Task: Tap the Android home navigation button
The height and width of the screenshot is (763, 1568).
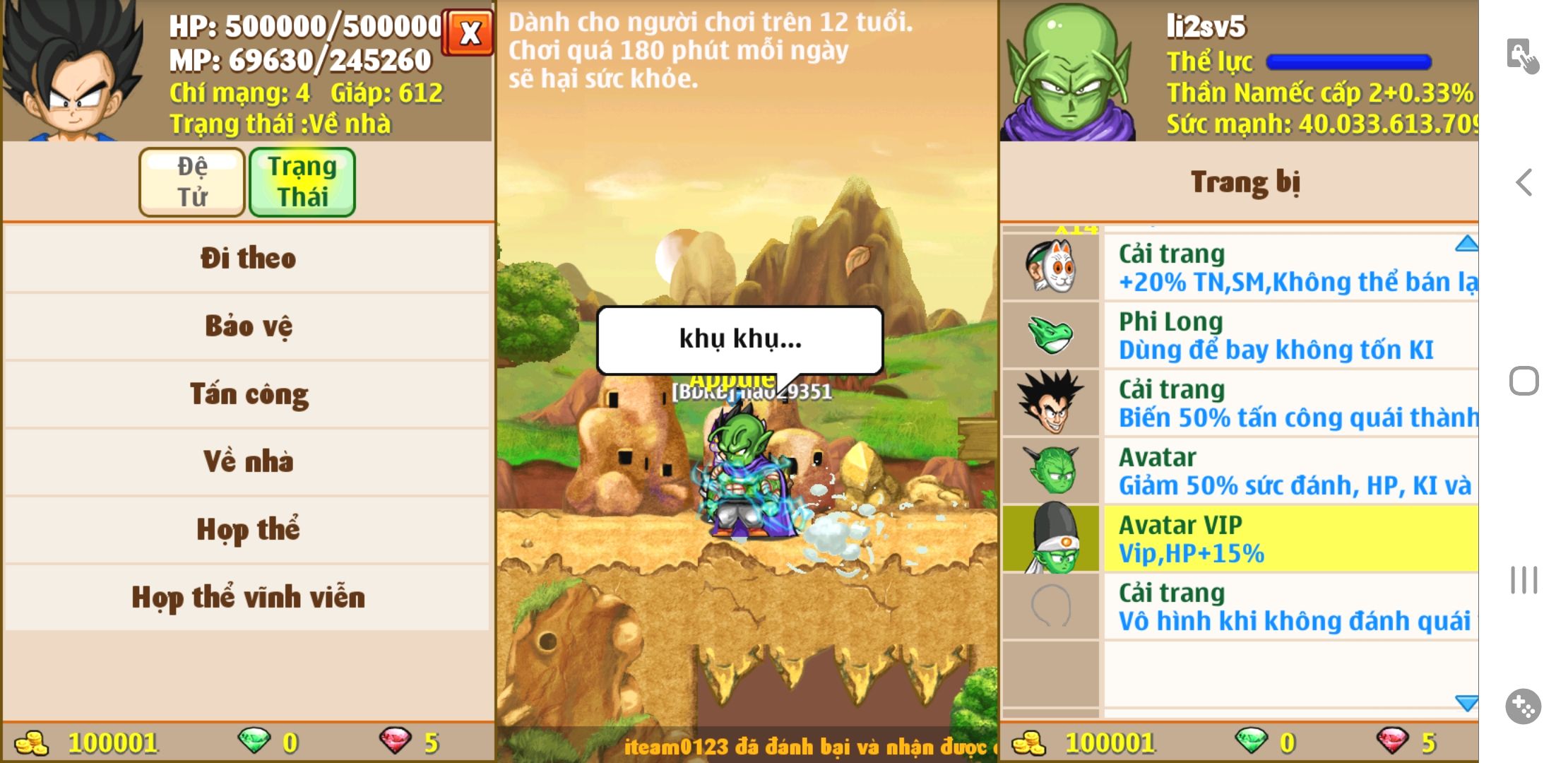Action: point(1524,381)
